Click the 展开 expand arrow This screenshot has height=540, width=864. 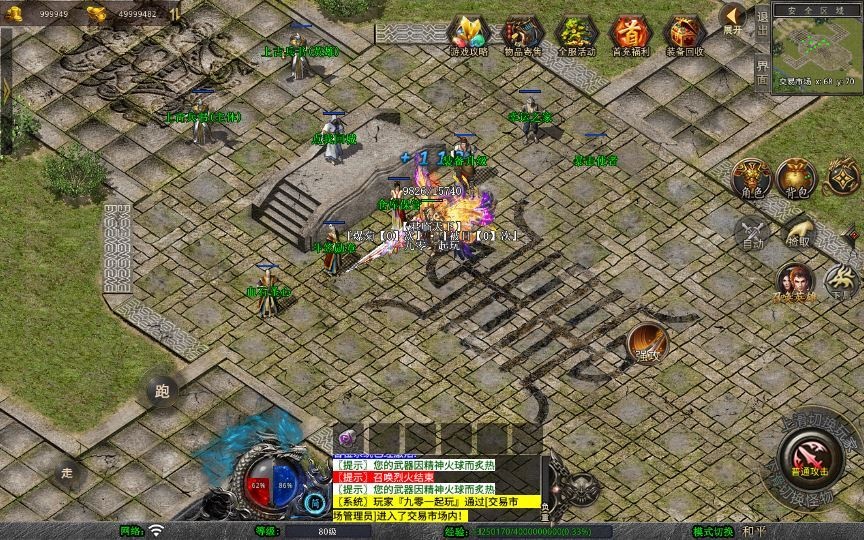(733, 17)
